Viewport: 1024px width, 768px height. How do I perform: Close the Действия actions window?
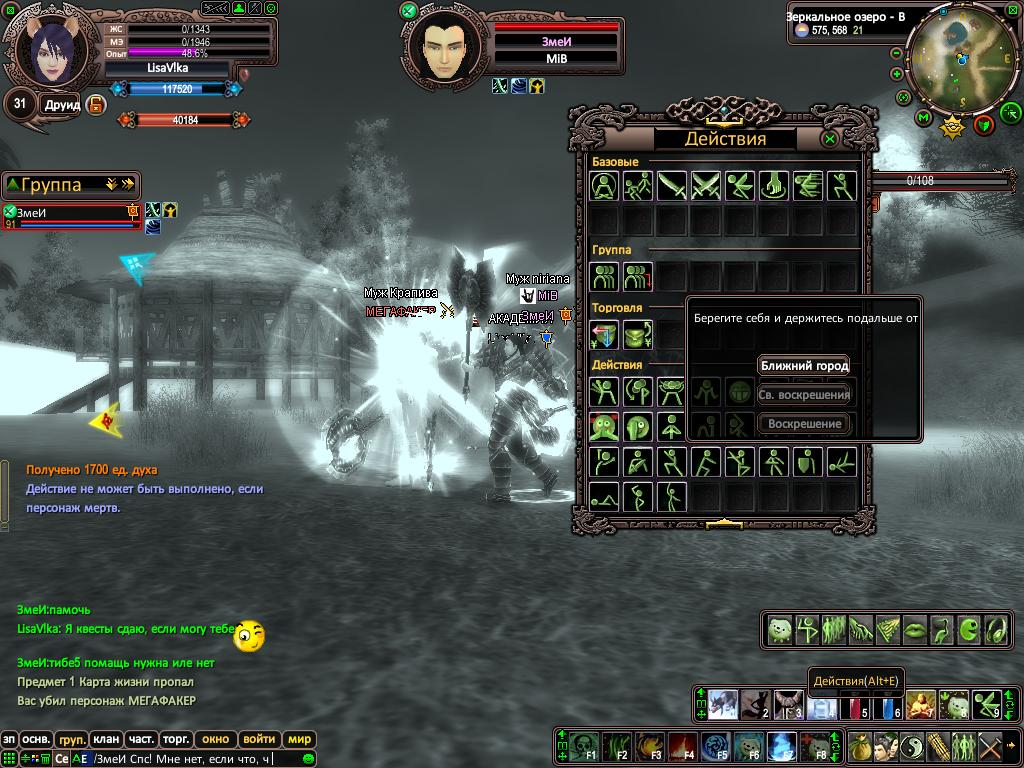(x=829, y=139)
